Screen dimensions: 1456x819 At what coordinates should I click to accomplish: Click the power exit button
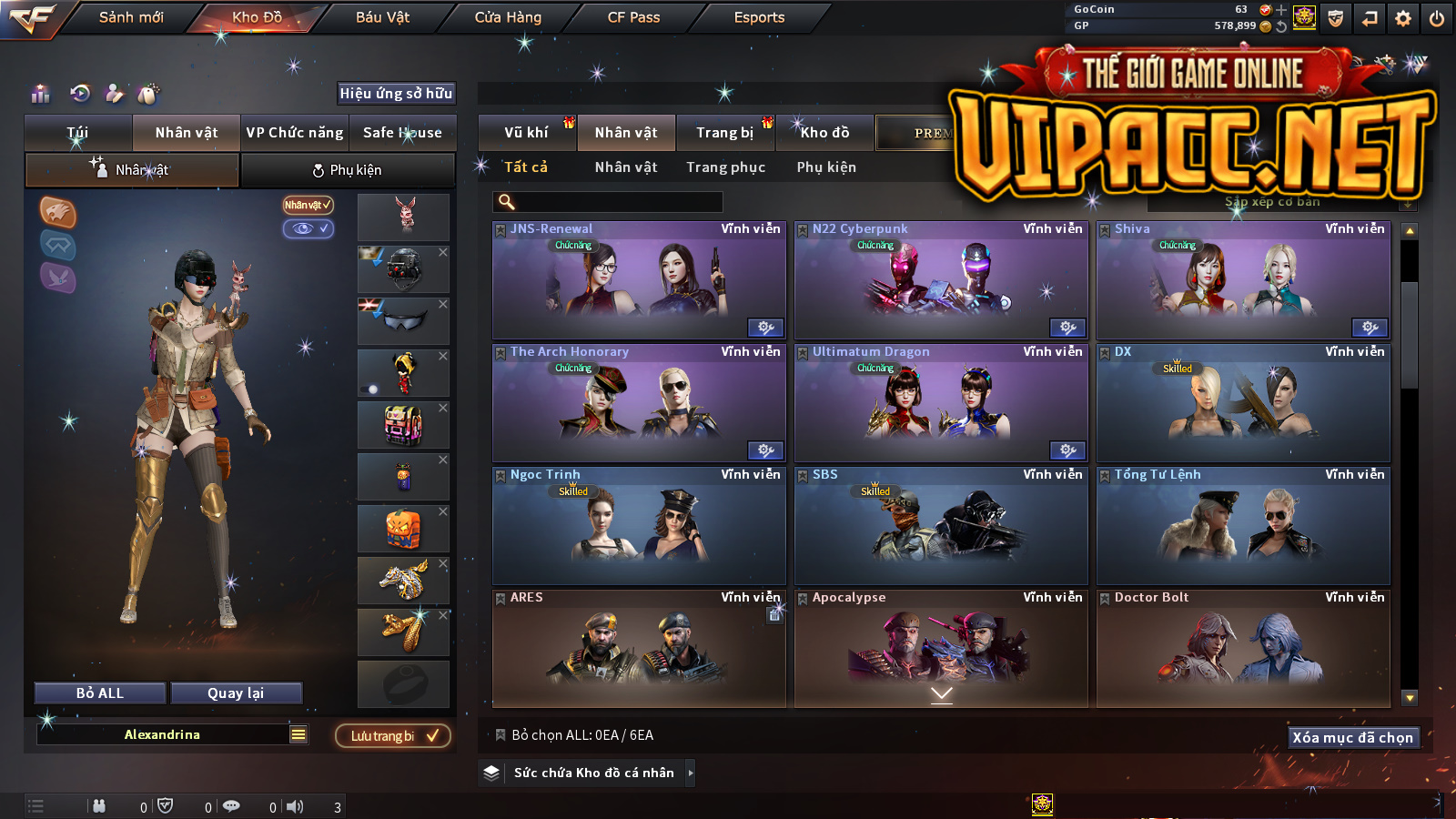(1437, 18)
